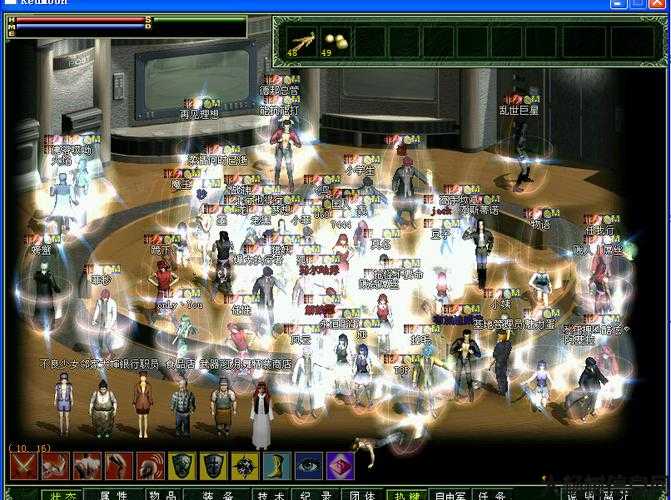Activate the crossed swords skill icon
Screen dimensions: 671x500
[x=24, y=466]
